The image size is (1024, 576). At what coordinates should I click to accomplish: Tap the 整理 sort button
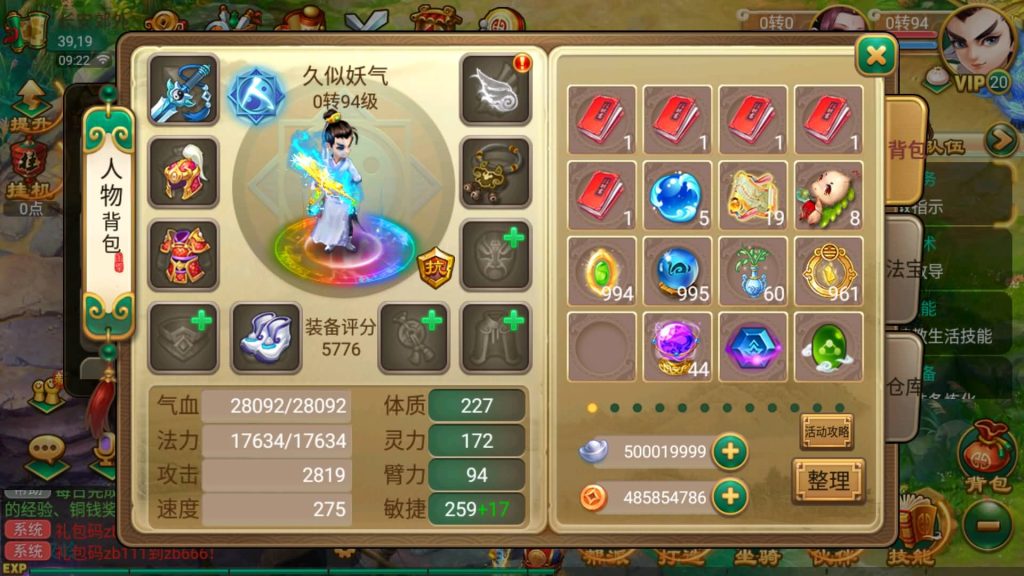coord(828,481)
